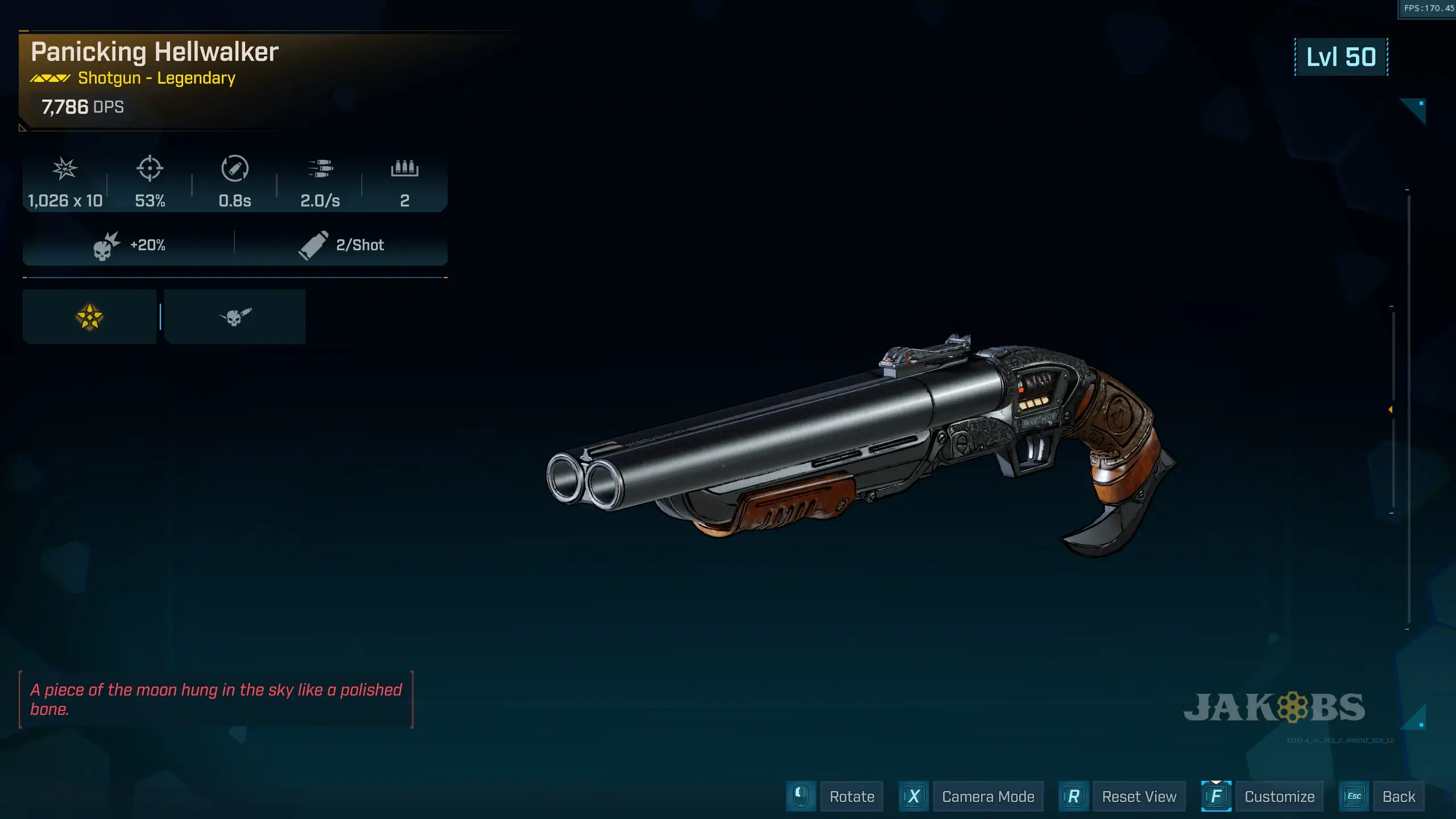
Task: Select the accuracy crosshair icon
Action: (150, 169)
